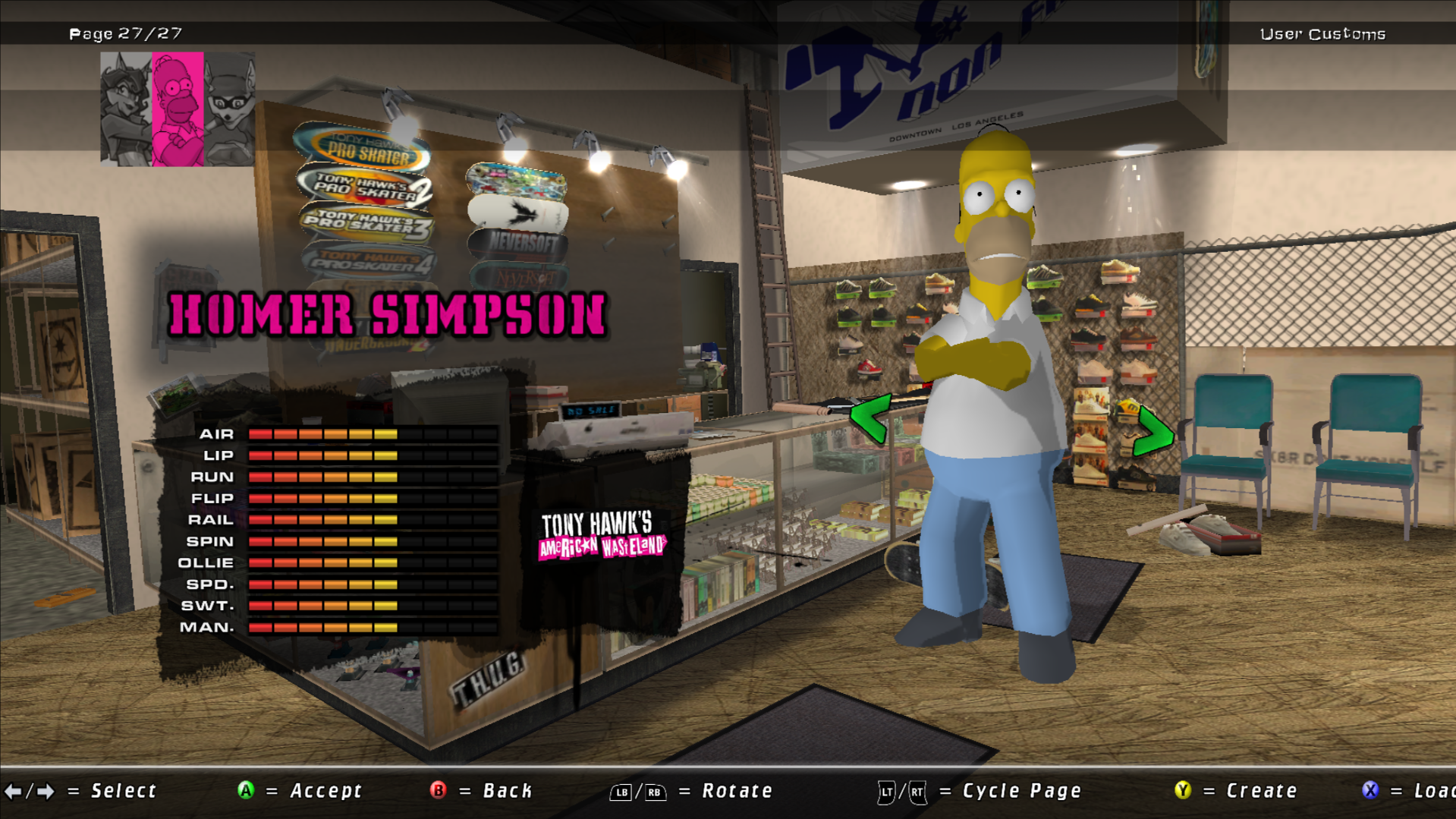Select the highlighted Homer Simpson portrait
This screenshot has width=1456, height=819.
coord(178,109)
